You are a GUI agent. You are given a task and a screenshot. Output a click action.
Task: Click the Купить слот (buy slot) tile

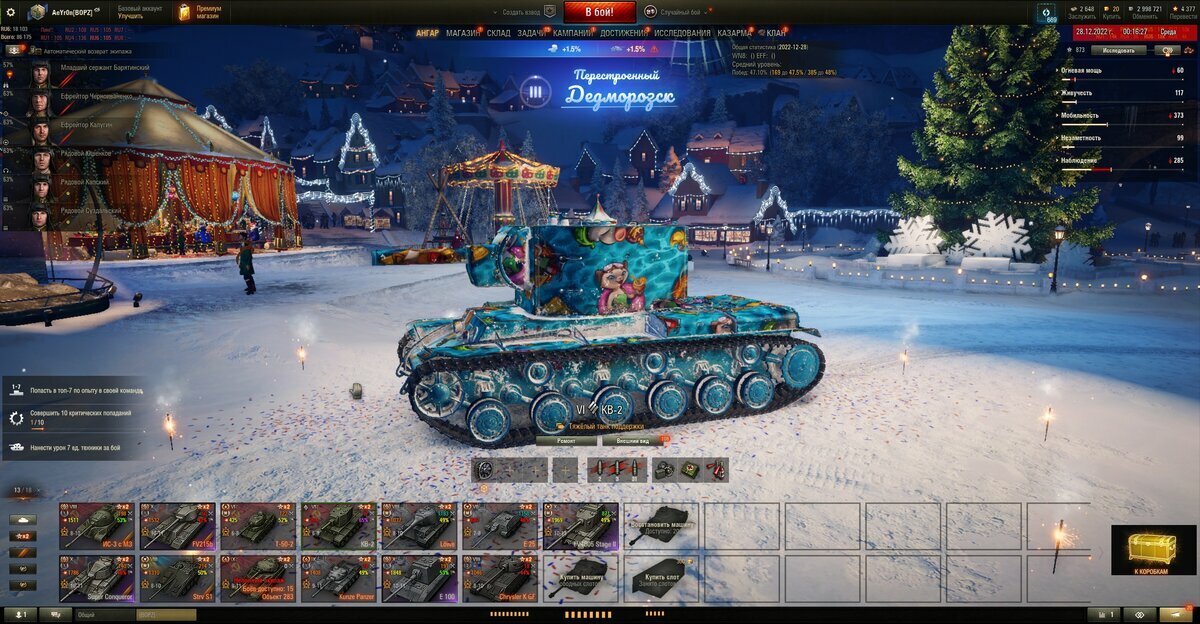tap(661, 578)
